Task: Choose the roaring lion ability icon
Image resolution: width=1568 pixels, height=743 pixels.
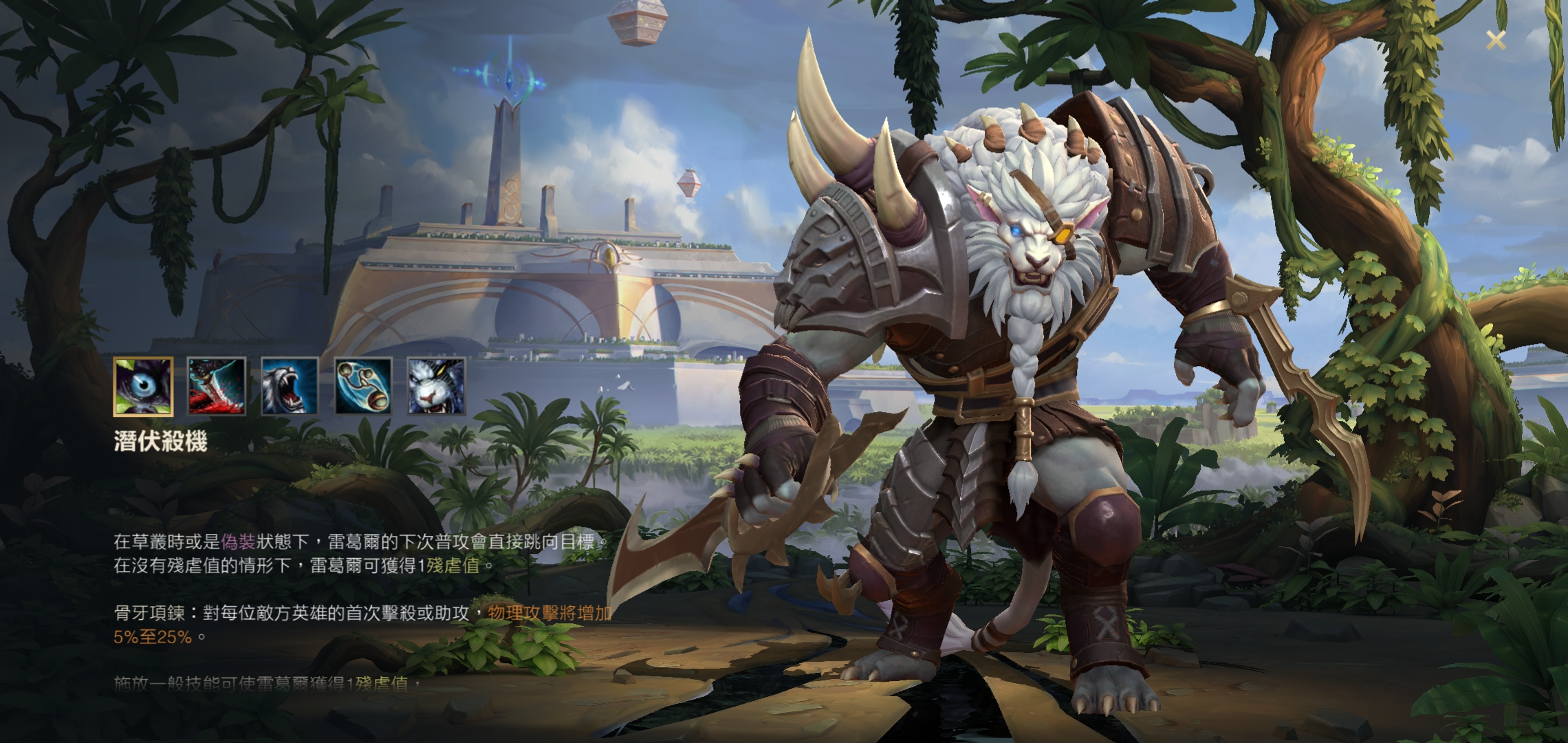Action: pos(290,387)
